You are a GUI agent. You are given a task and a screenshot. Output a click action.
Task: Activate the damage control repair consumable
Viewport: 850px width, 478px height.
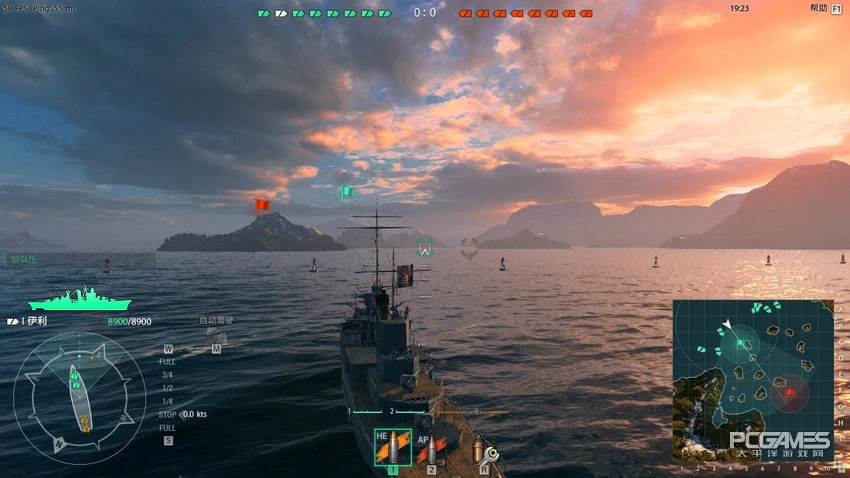click(x=484, y=450)
